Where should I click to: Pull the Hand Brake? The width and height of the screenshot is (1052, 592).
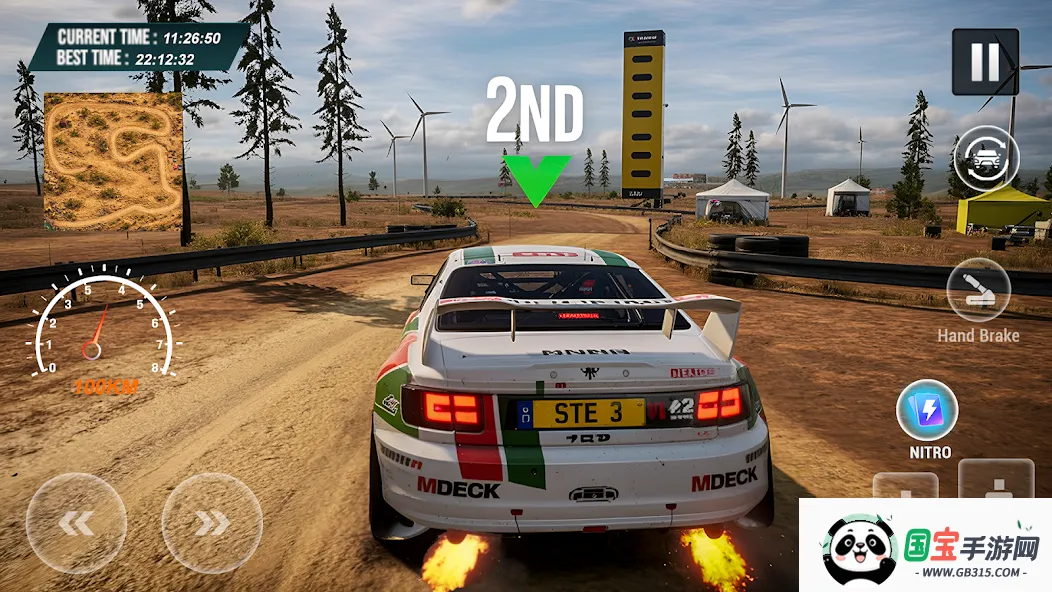pyautogui.click(x=978, y=290)
